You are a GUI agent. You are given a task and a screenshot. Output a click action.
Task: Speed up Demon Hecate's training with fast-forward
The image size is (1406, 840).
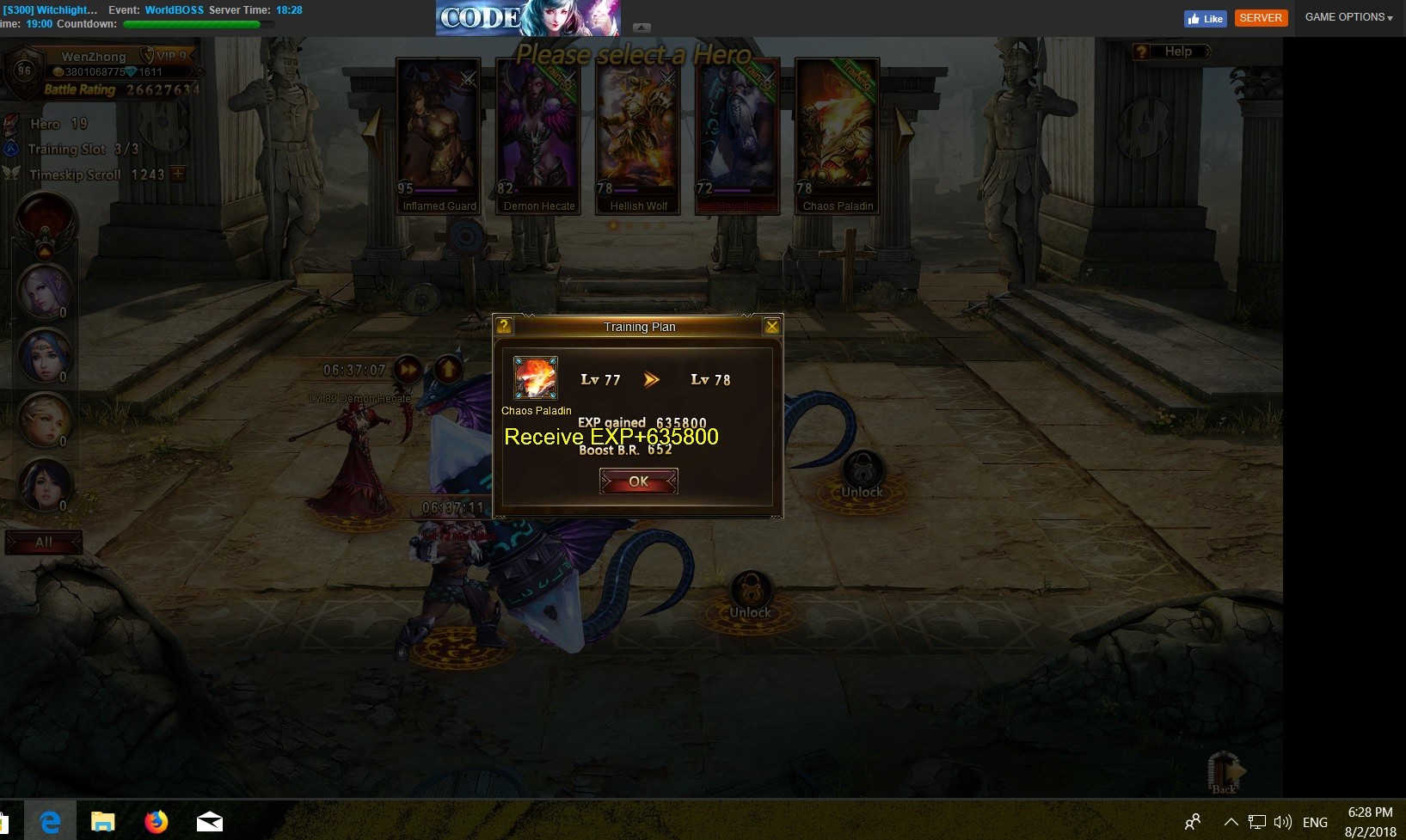point(408,370)
